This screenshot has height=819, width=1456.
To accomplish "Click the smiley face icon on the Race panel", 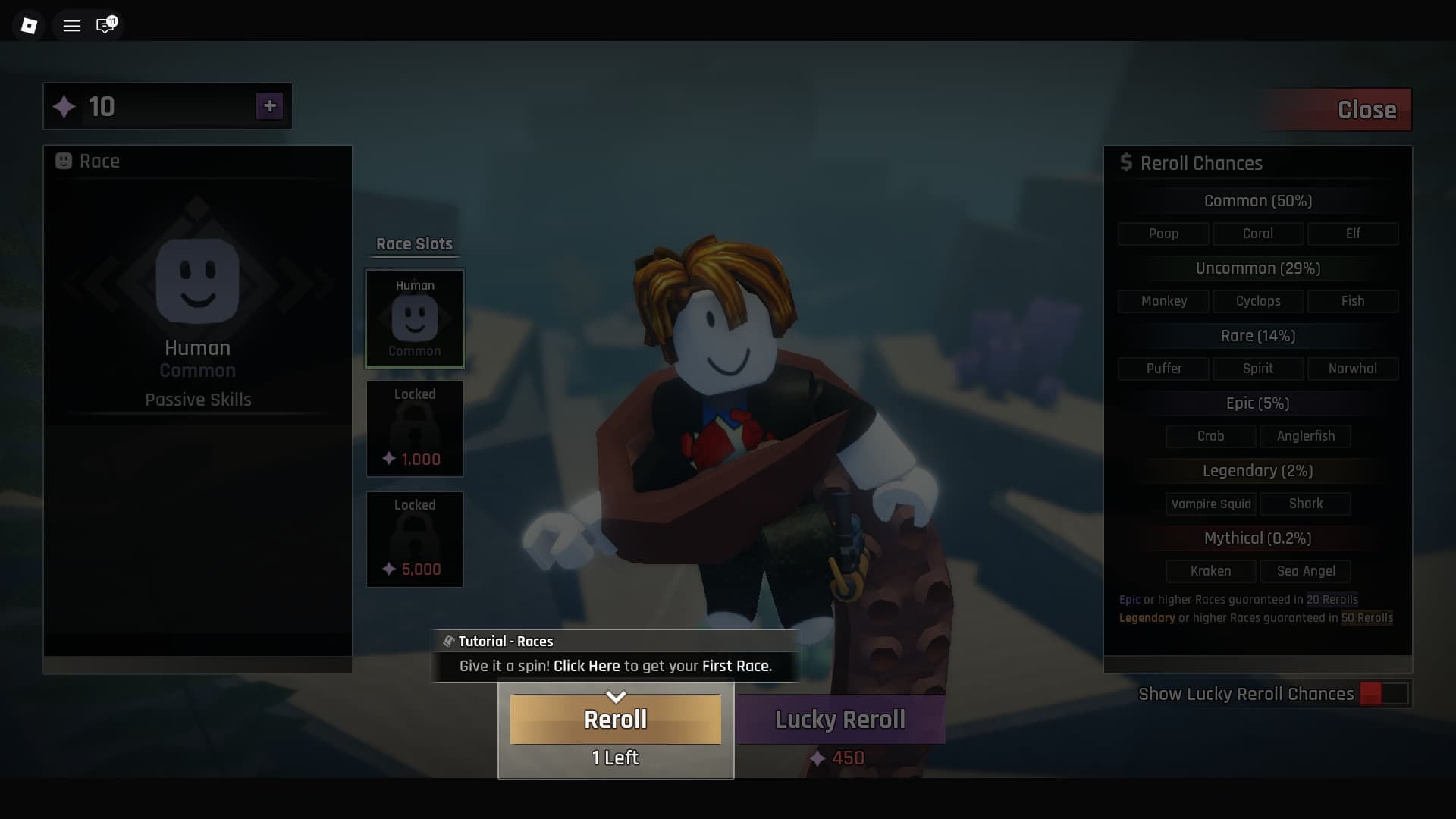I will point(64,162).
